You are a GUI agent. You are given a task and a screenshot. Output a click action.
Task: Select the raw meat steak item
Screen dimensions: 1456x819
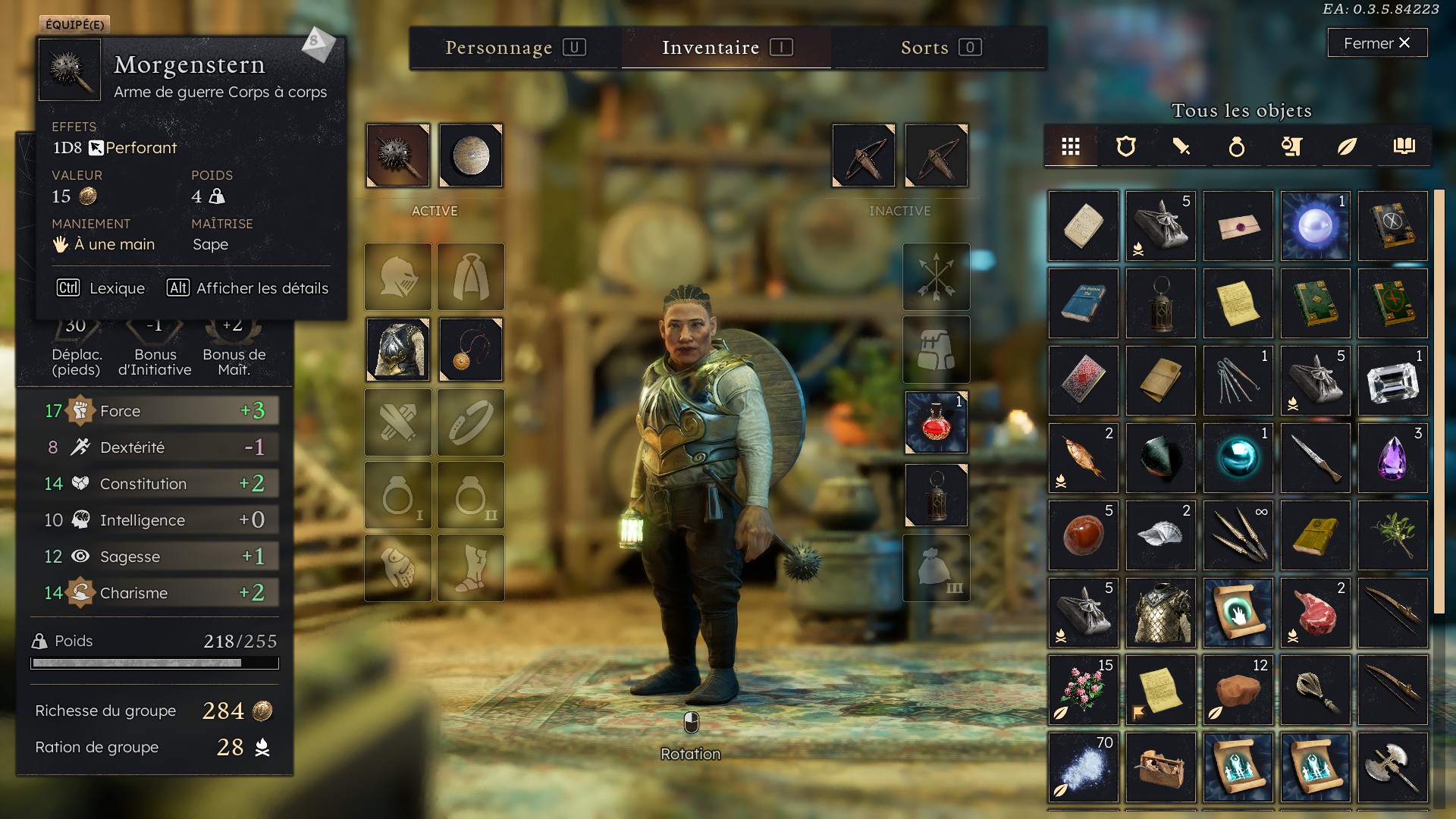[1315, 613]
